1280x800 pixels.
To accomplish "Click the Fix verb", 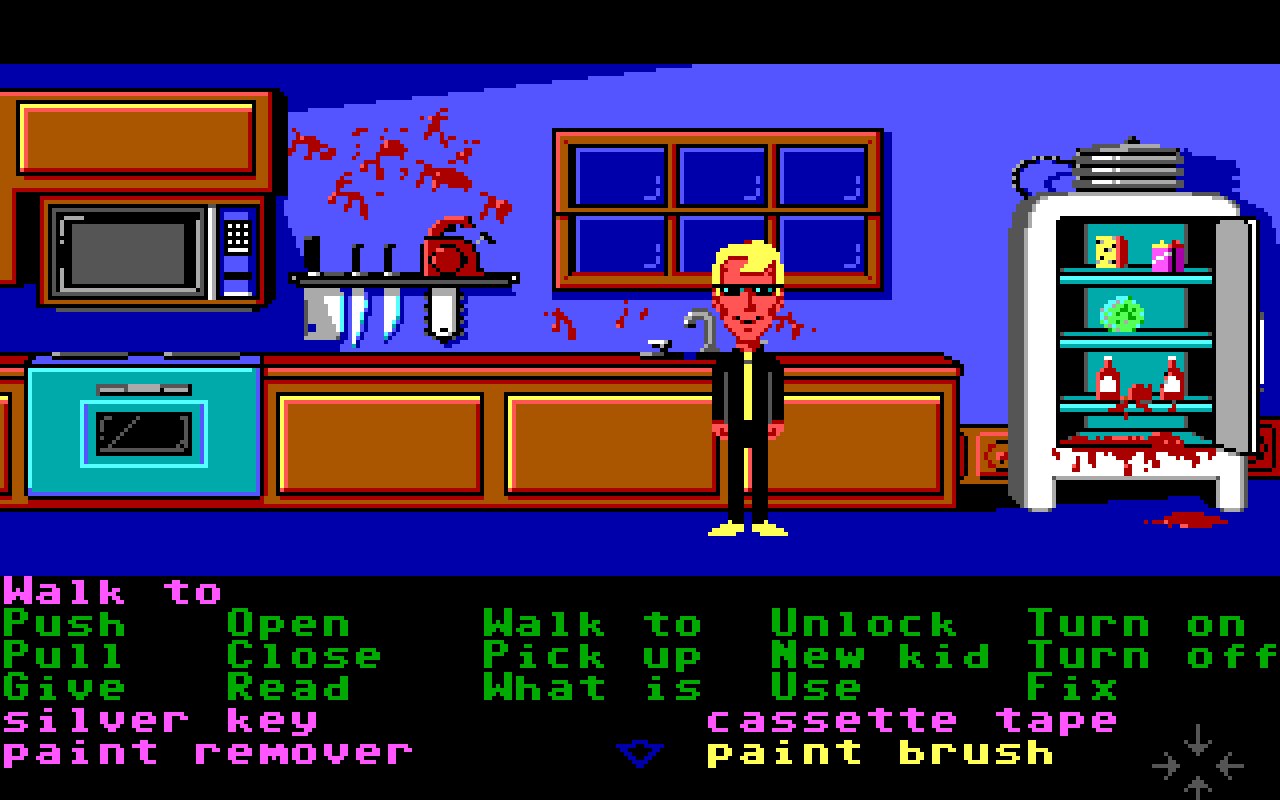I will click(x=1072, y=689).
